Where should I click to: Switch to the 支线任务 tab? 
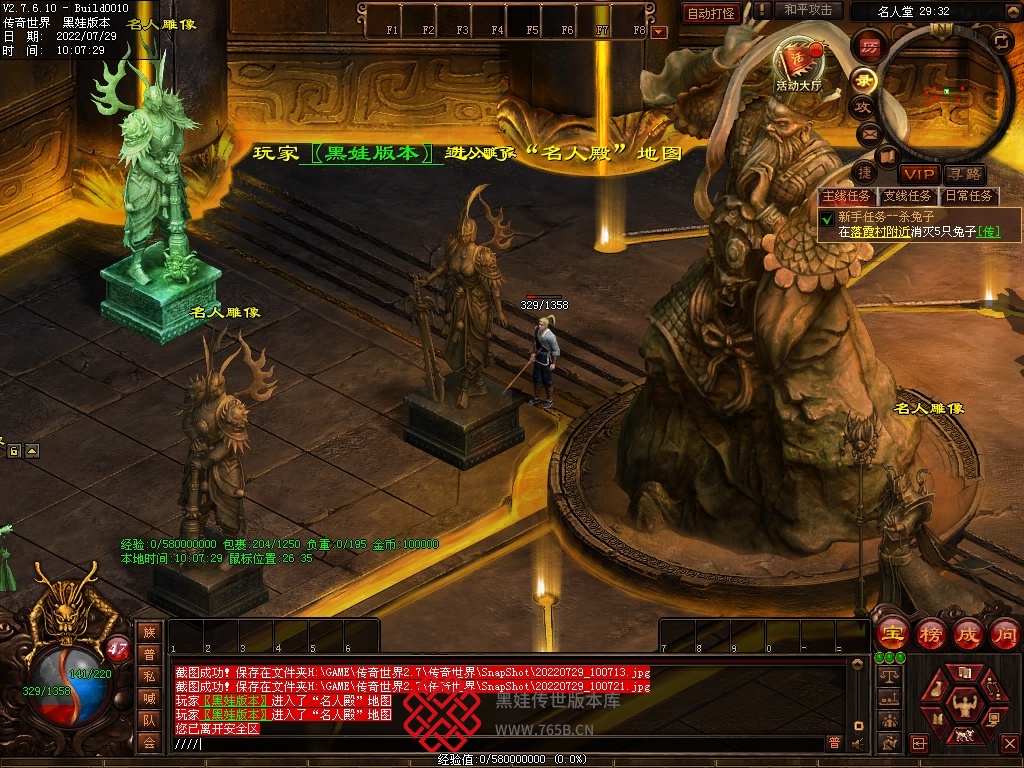click(x=908, y=197)
